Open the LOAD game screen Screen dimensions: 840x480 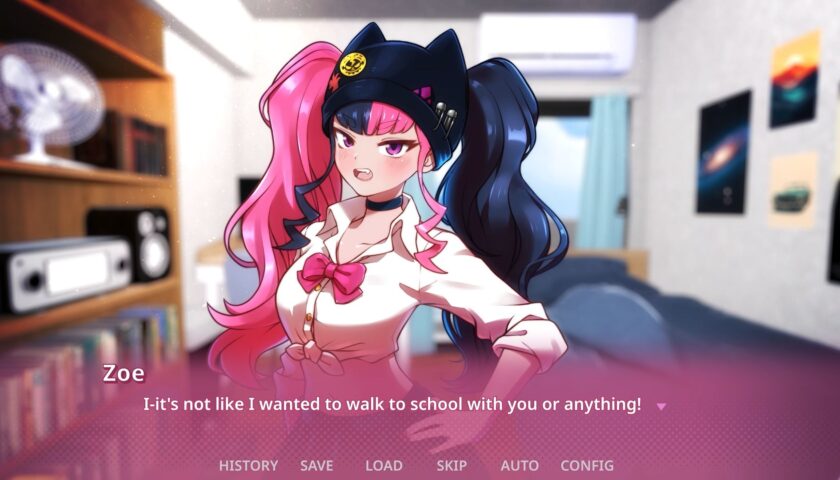(383, 465)
